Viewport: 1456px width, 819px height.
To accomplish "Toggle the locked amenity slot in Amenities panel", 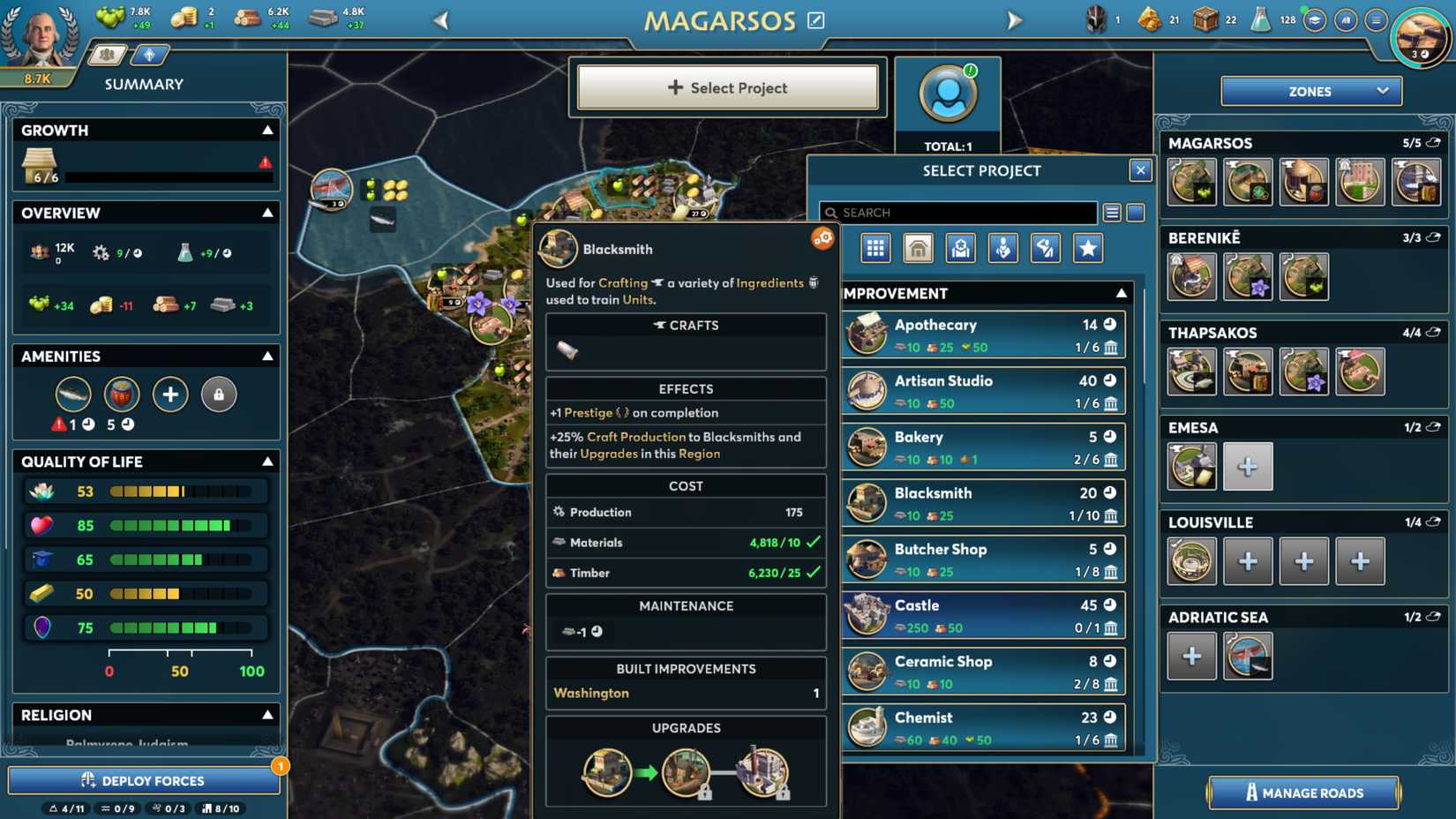I will (x=219, y=394).
